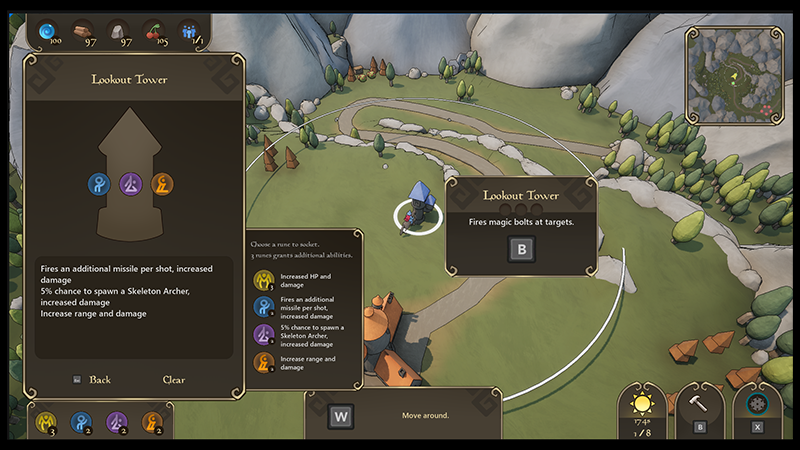
Task: Choose the 'Increased HP and damage' yellow rune
Action: click(x=264, y=279)
